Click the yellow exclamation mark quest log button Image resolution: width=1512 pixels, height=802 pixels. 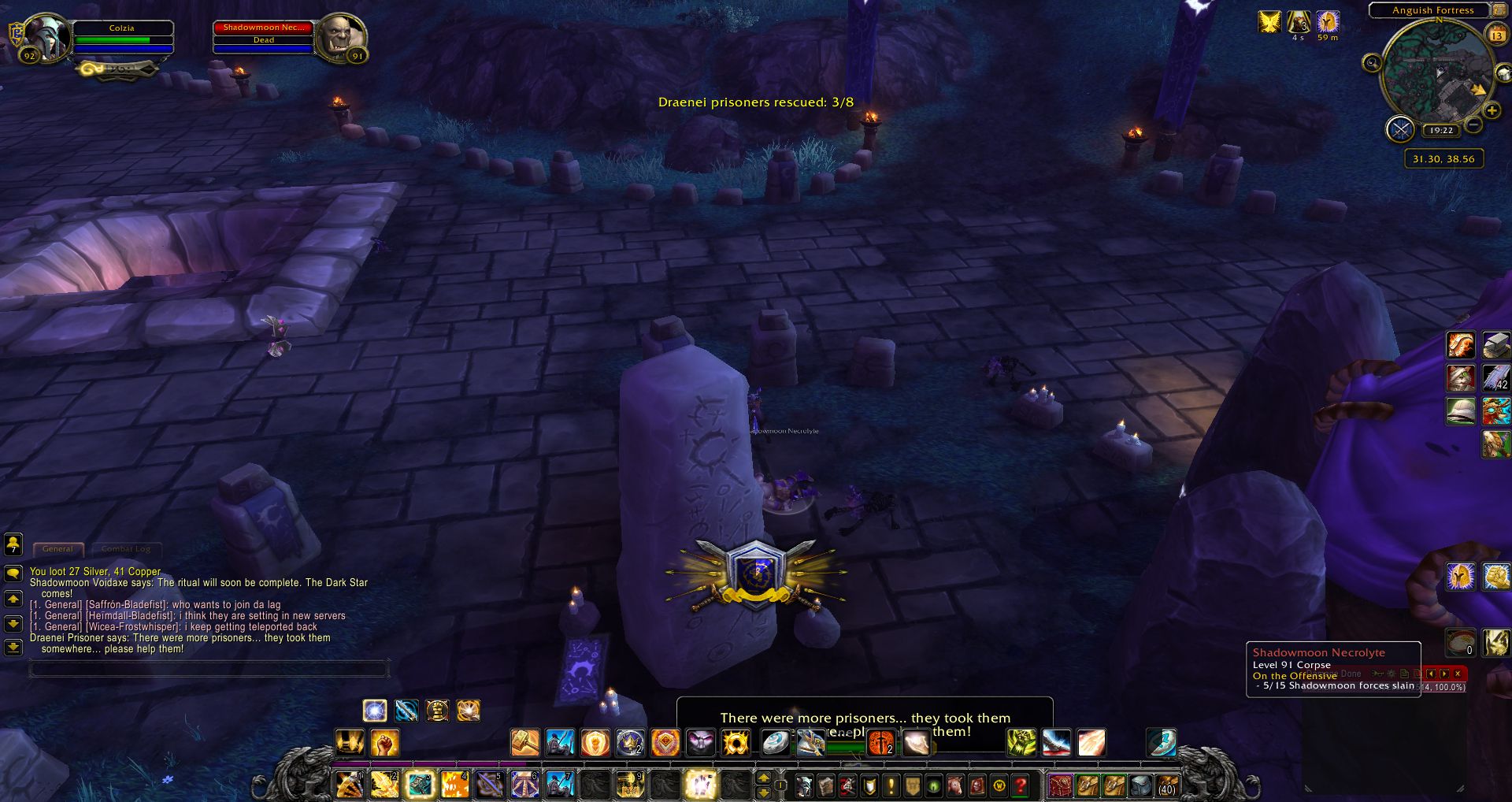point(891,785)
